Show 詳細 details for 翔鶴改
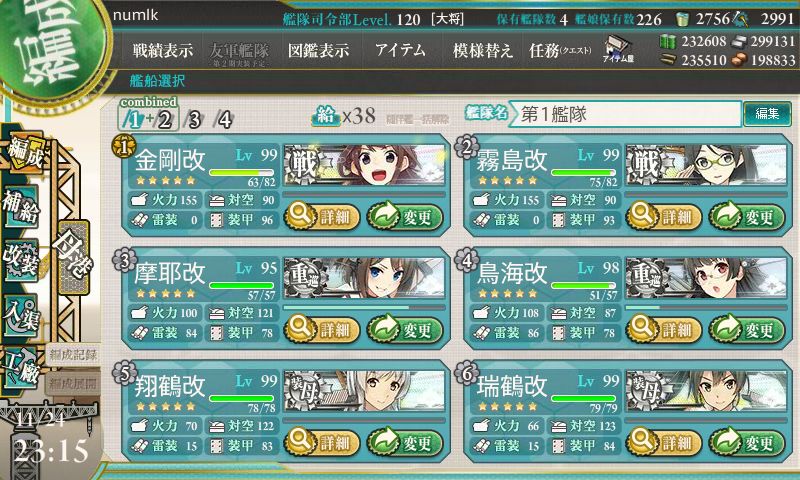This screenshot has height=480, width=800. click(x=319, y=442)
